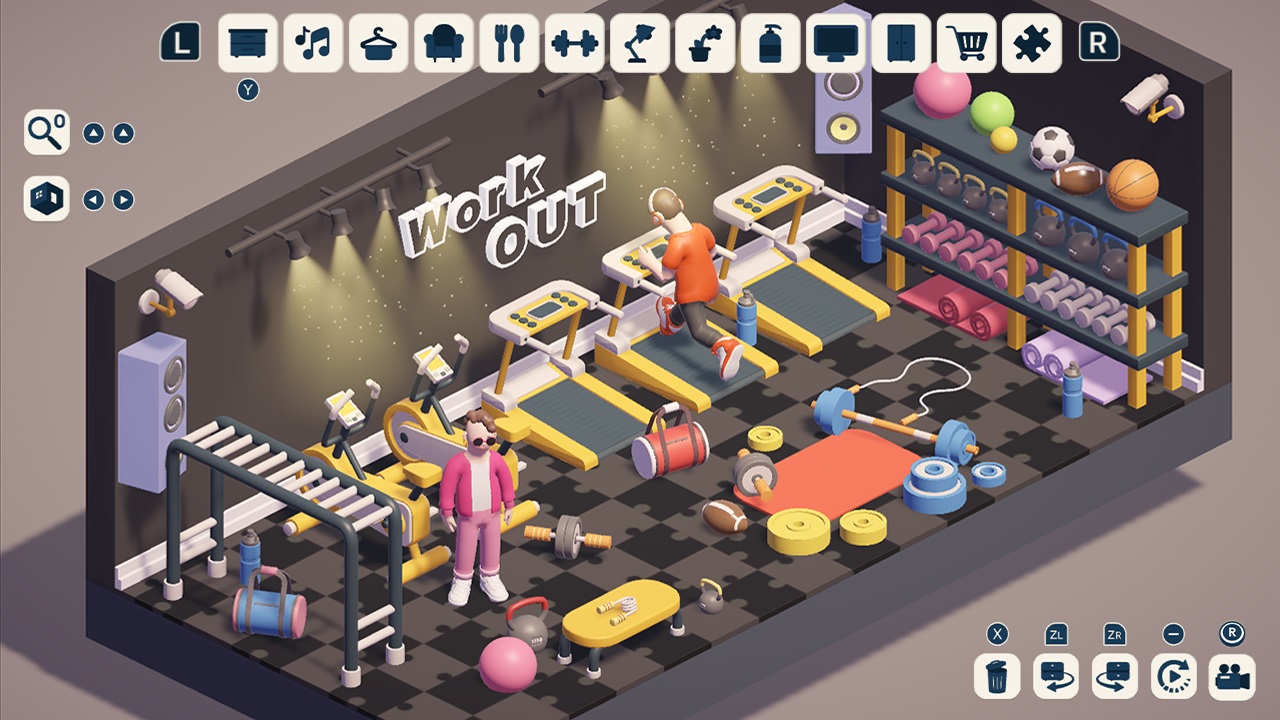The image size is (1280, 720).
Task: Toggle the zoom magnifier
Action: point(45,130)
